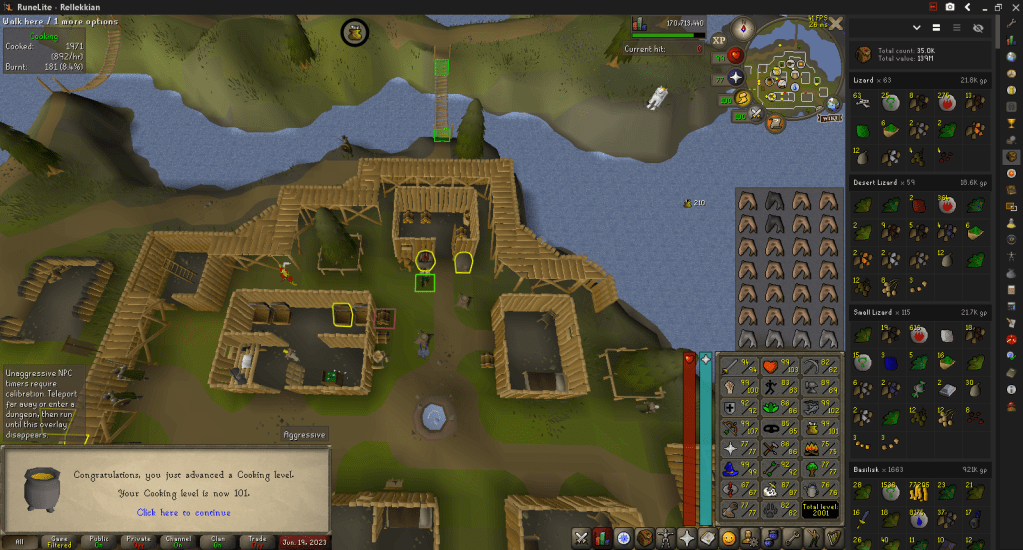Click here to continue the level-up dialogue

click(x=183, y=512)
